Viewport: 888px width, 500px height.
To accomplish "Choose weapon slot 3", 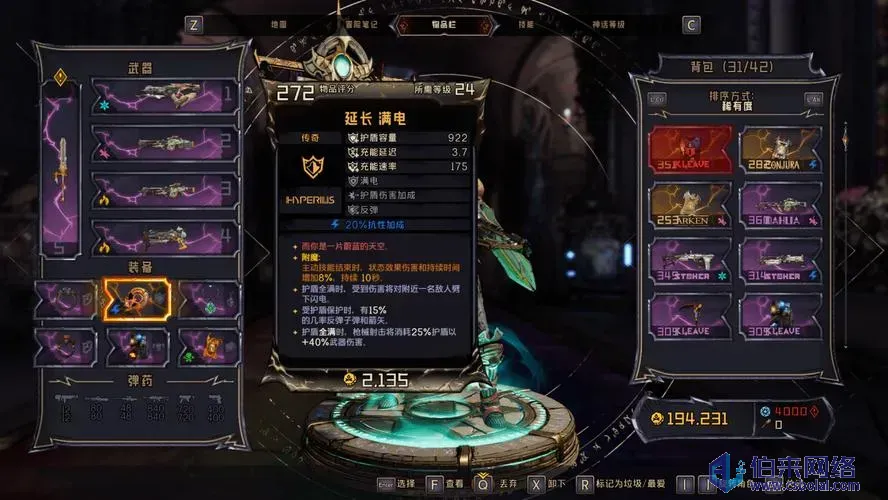I will click(x=165, y=190).
